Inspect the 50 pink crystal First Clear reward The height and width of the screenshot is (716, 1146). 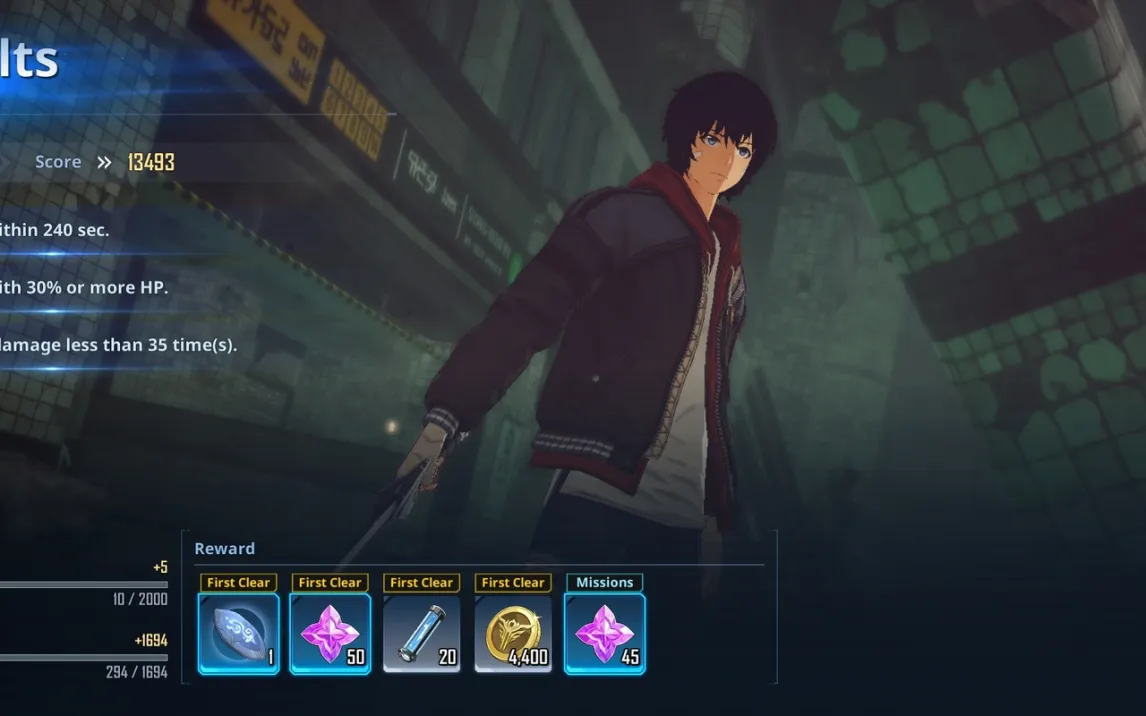point(330,634)
